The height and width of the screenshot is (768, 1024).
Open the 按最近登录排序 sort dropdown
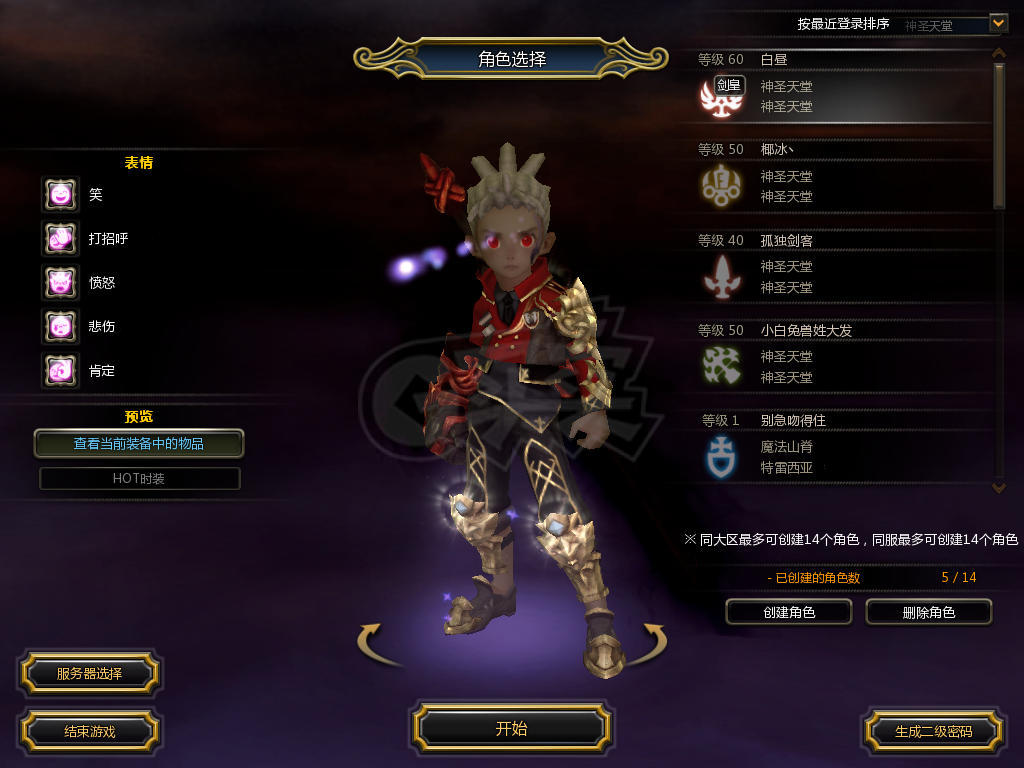coord(997,22)
